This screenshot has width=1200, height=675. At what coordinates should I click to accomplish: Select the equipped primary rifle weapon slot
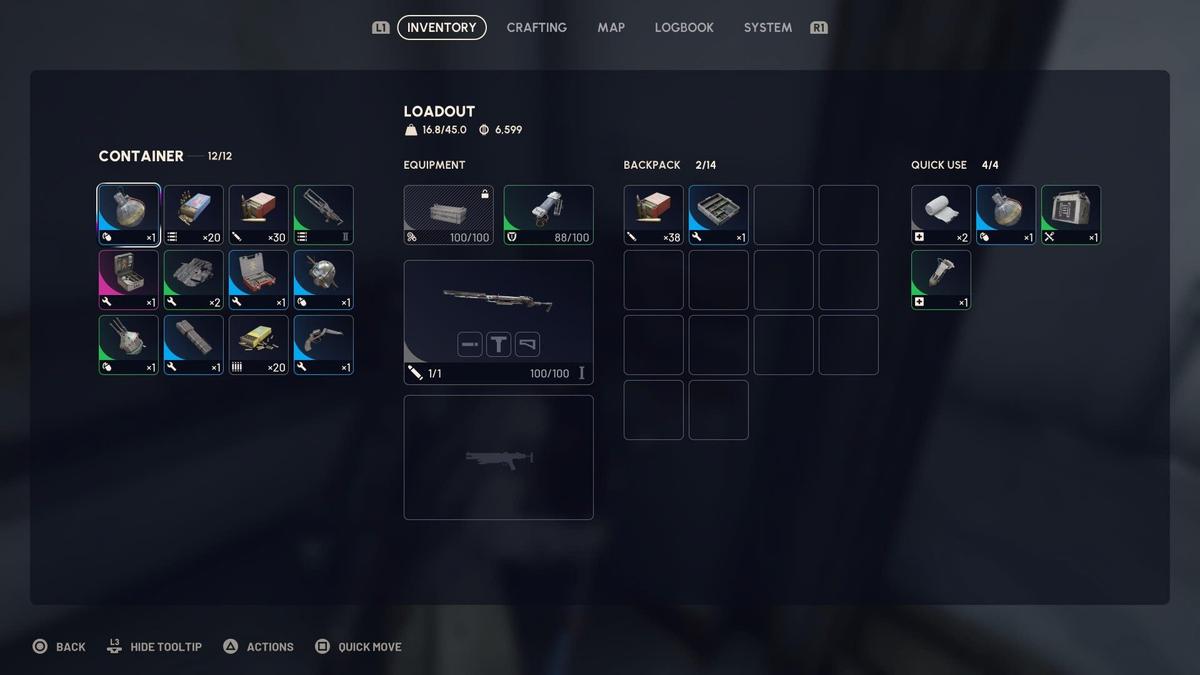pos(498,322)
